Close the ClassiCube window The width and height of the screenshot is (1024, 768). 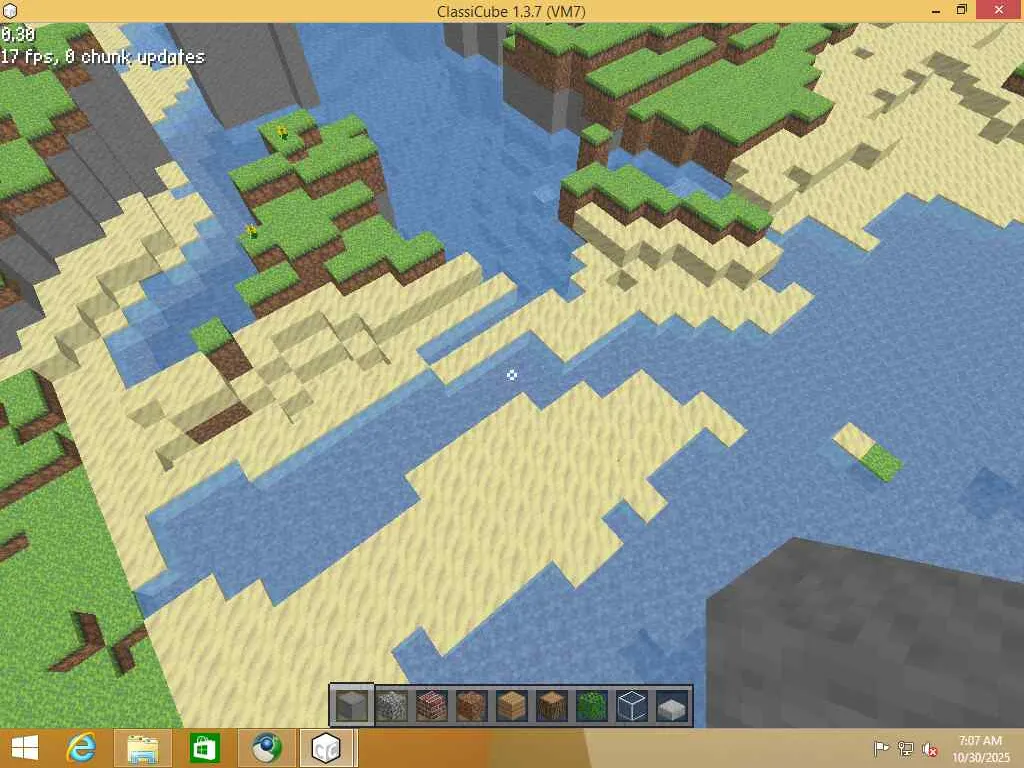coord(1000,10)
